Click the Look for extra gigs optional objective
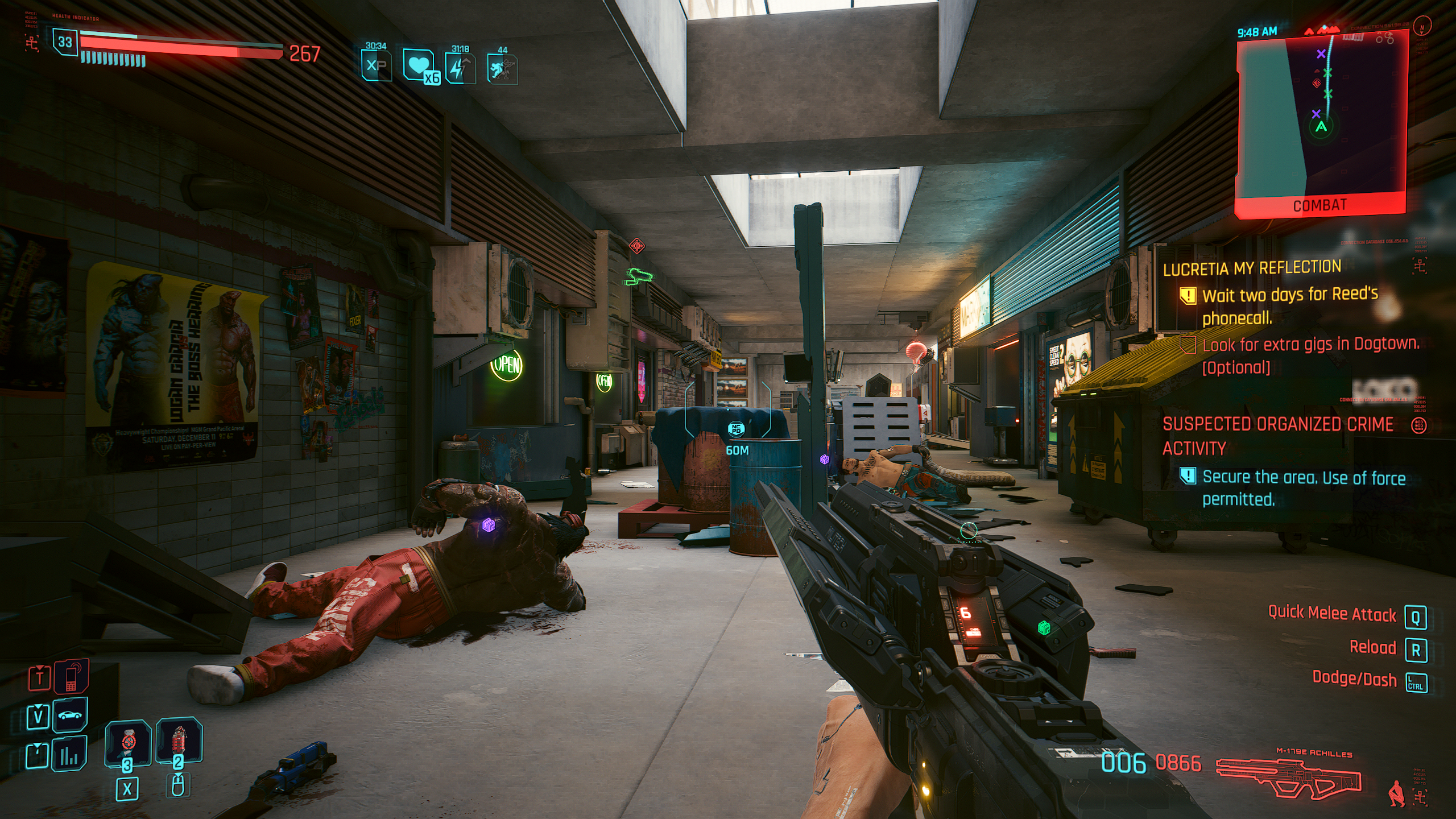 pyautogui.click(x=1310, y=355)
